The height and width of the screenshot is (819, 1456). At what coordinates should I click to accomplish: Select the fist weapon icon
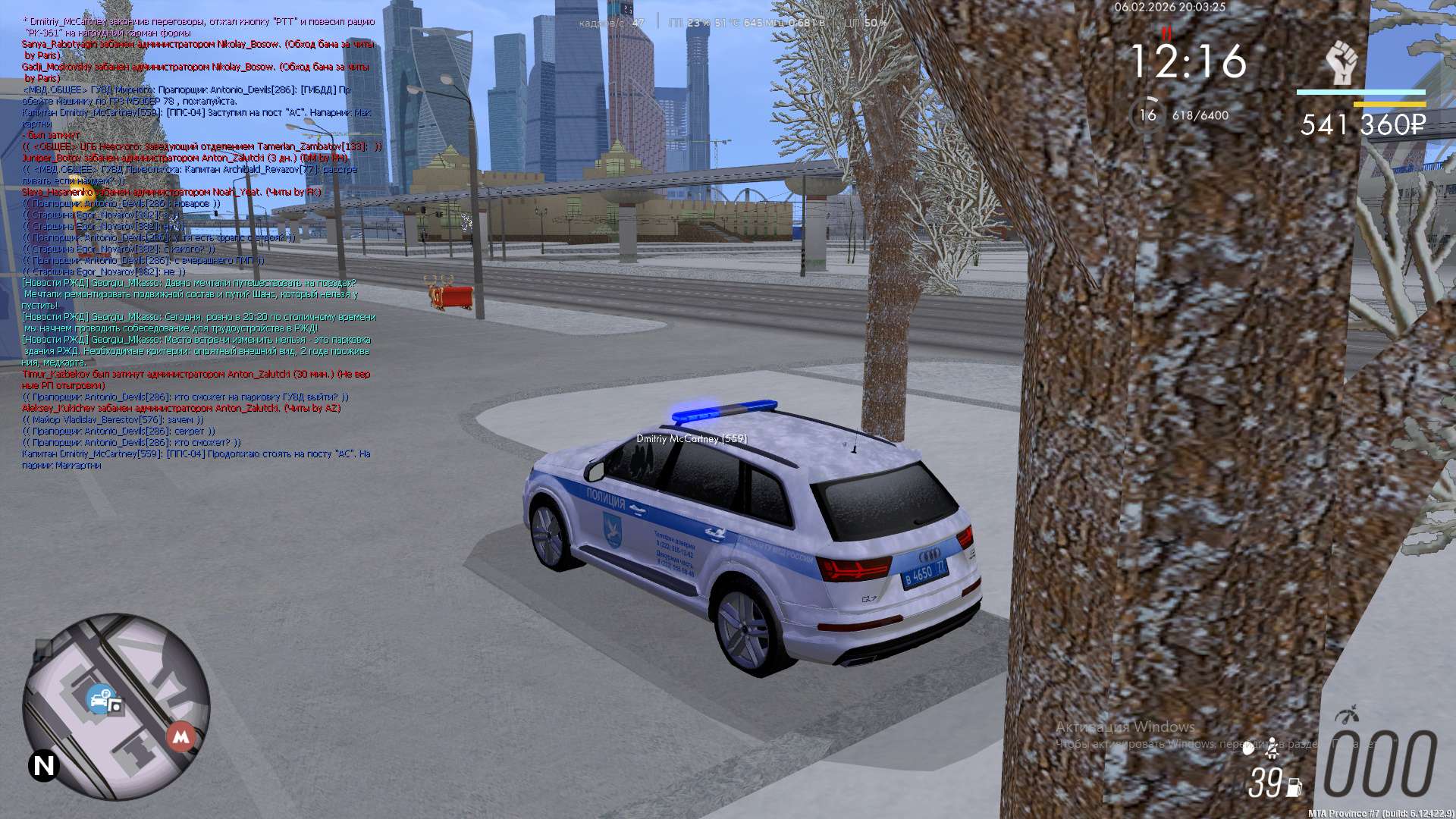pos(1341,64)
